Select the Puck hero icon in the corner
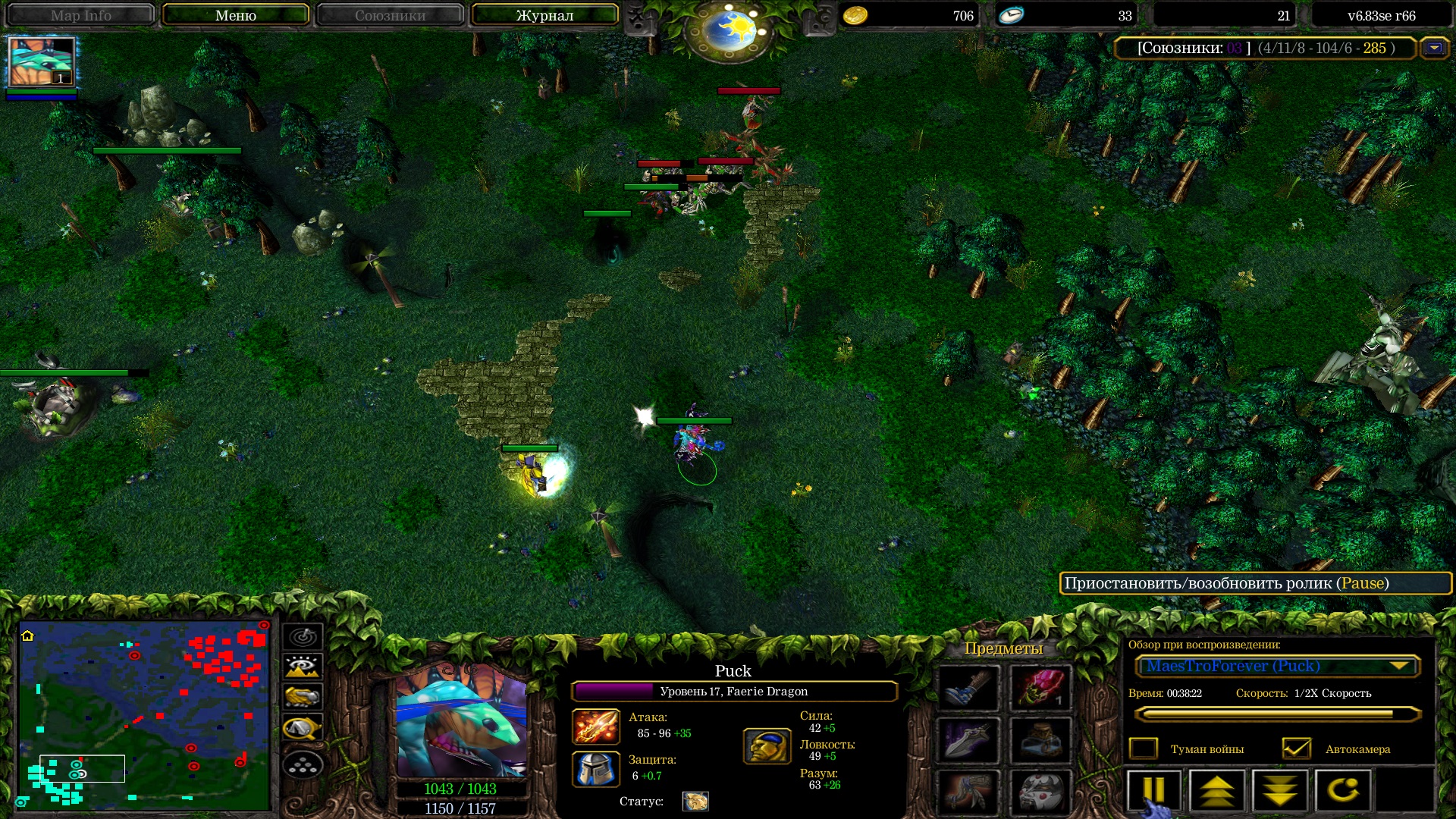 [41, 62]
